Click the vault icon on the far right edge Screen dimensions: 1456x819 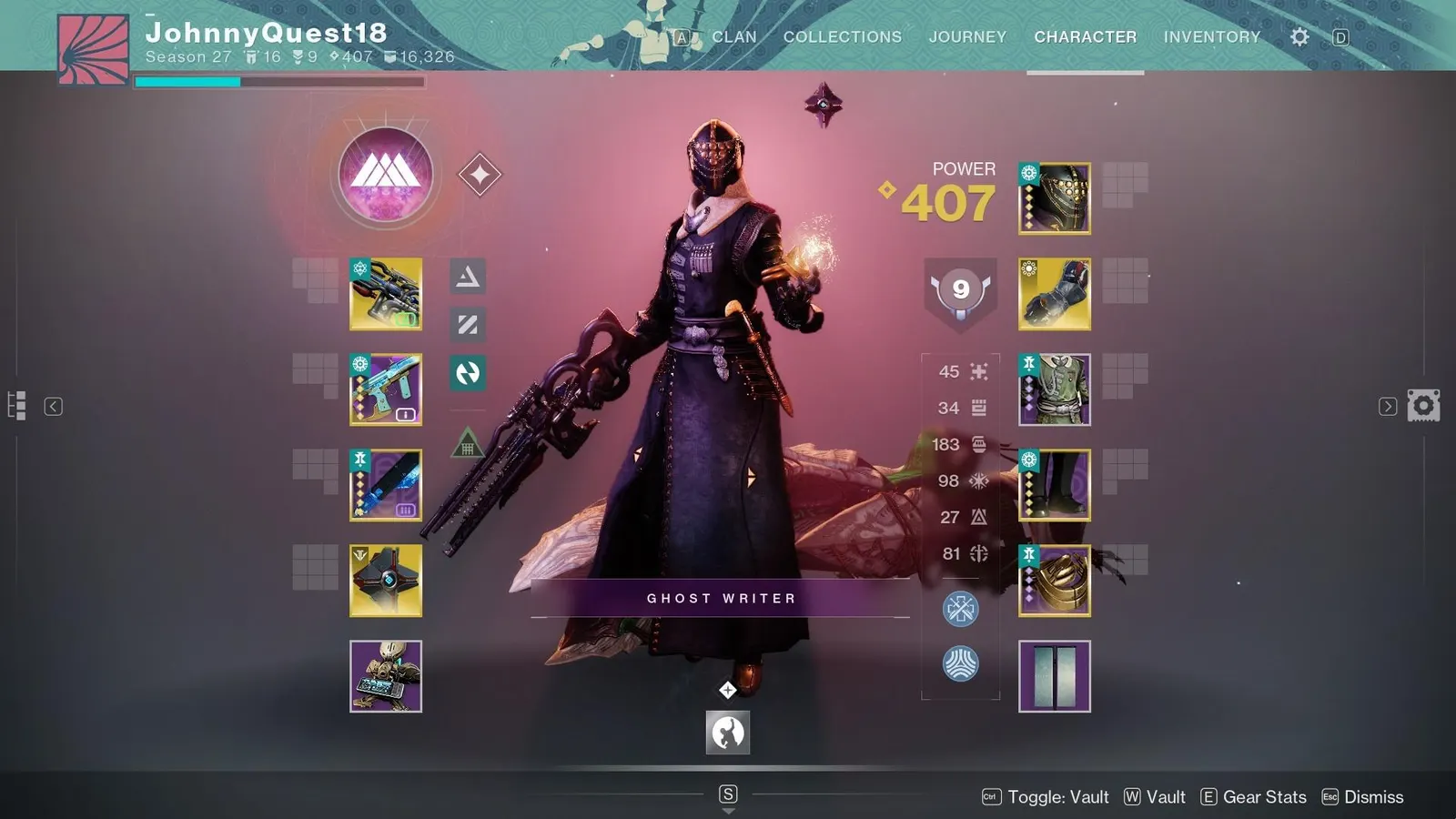coord(1423,404)
